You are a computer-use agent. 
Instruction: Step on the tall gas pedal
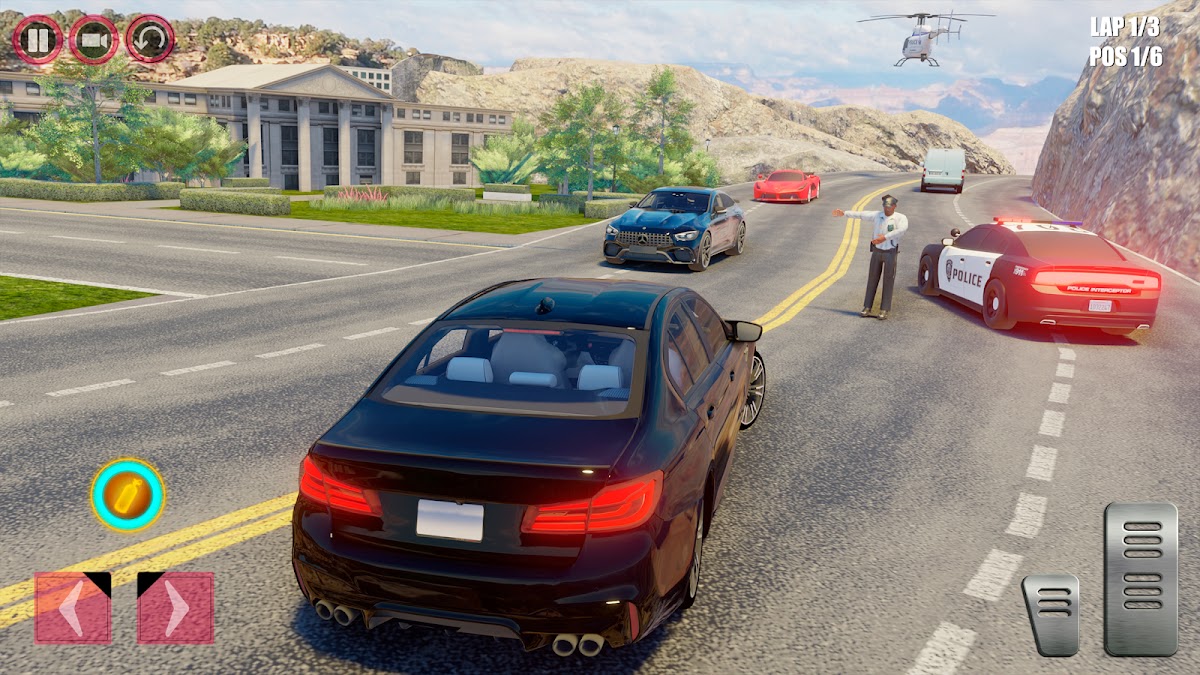pyautogui.click(x=1140, y=578)
